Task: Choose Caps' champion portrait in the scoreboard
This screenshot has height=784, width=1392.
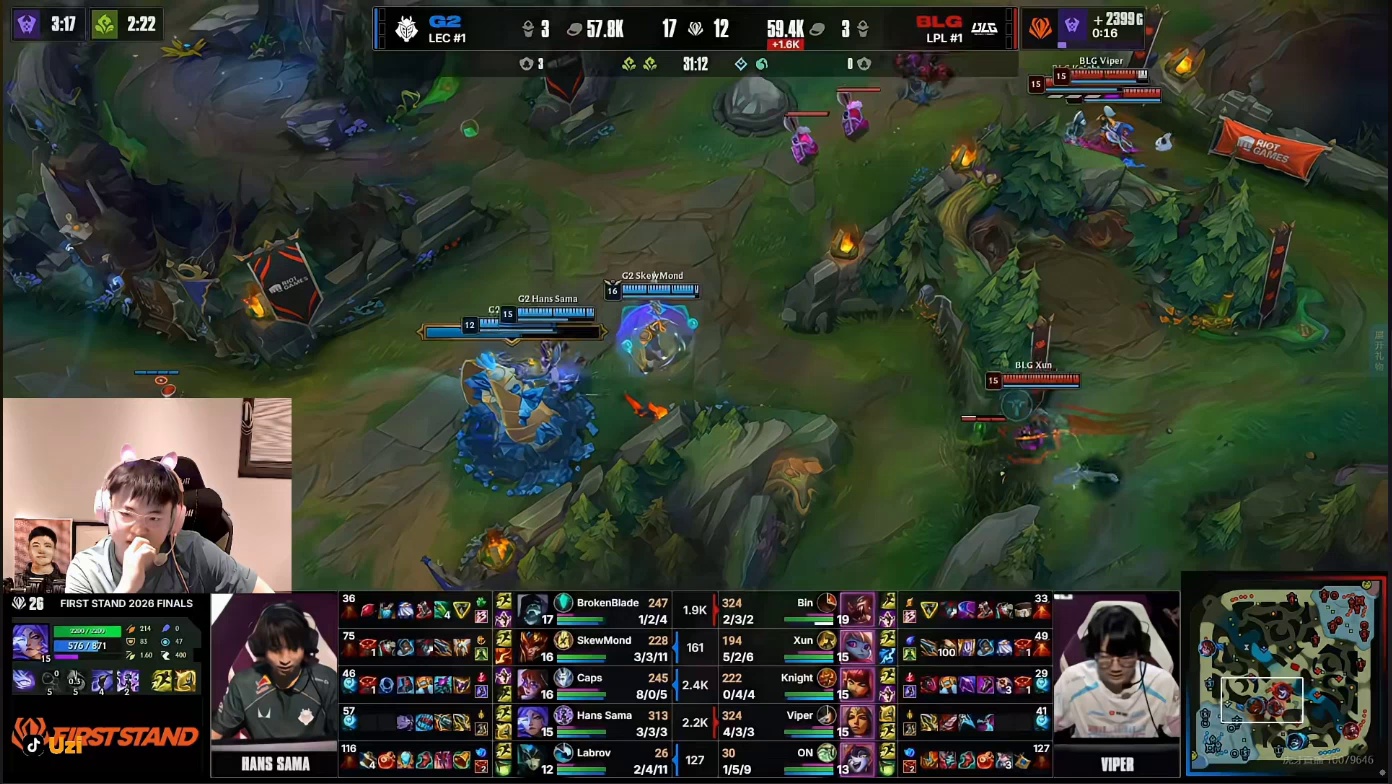Action: coord(533,684)
